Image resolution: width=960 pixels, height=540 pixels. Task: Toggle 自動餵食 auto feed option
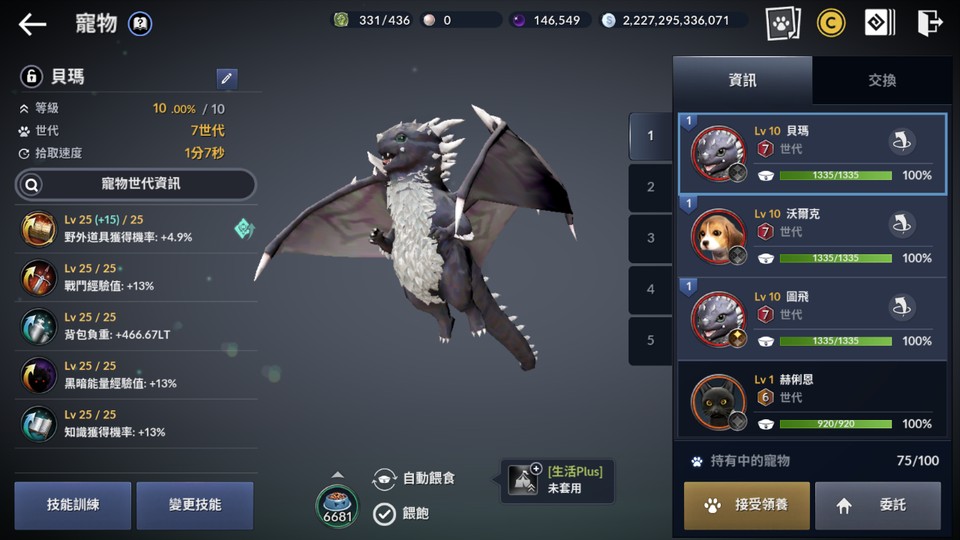(386, 479)
